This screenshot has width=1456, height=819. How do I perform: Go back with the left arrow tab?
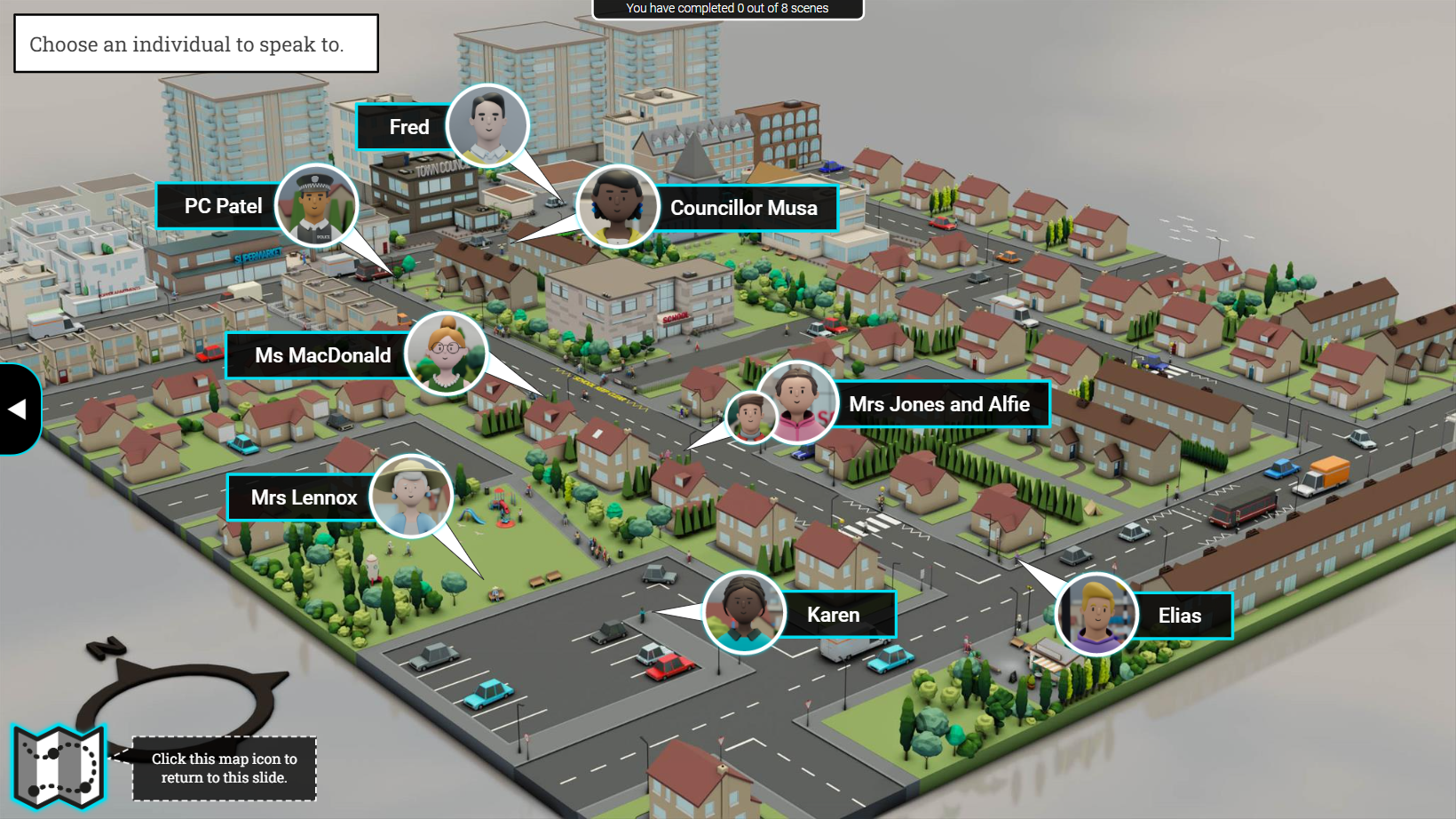coord(18,409)
